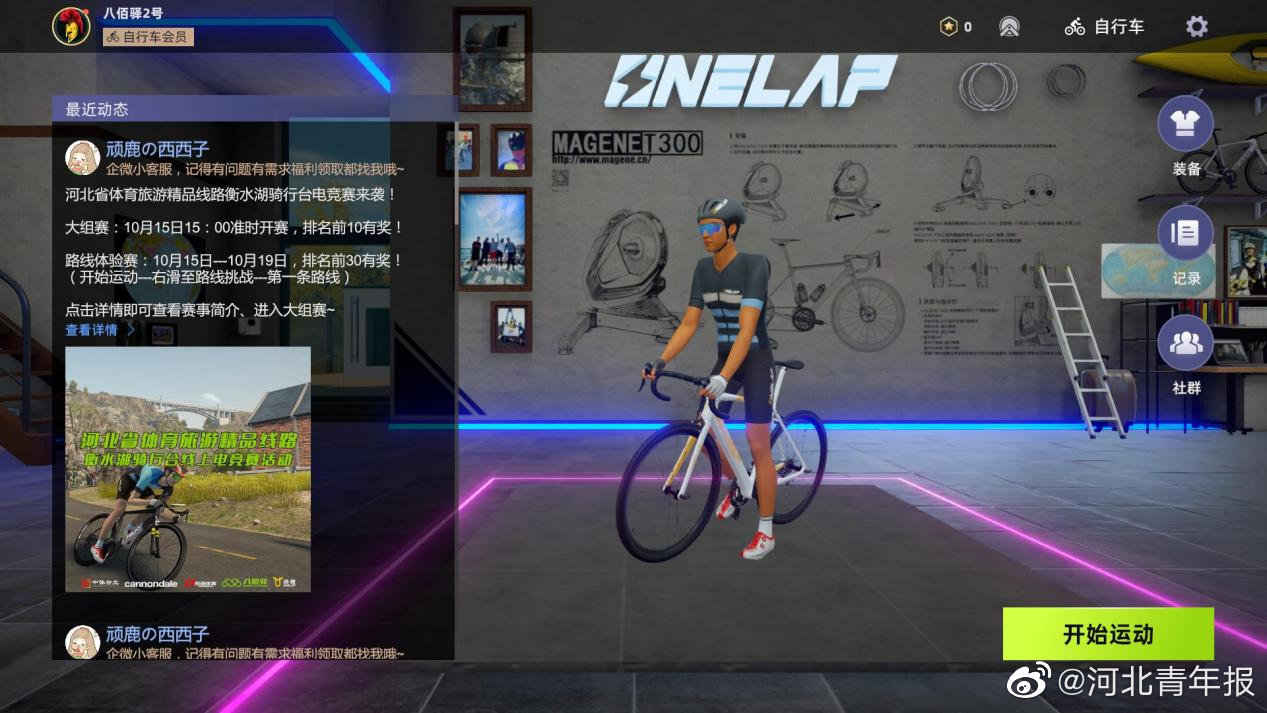Viewport: 1267px width, 713px height.
Task: Click the 自行车会员 membership badge
Action: tap(148, 37)
